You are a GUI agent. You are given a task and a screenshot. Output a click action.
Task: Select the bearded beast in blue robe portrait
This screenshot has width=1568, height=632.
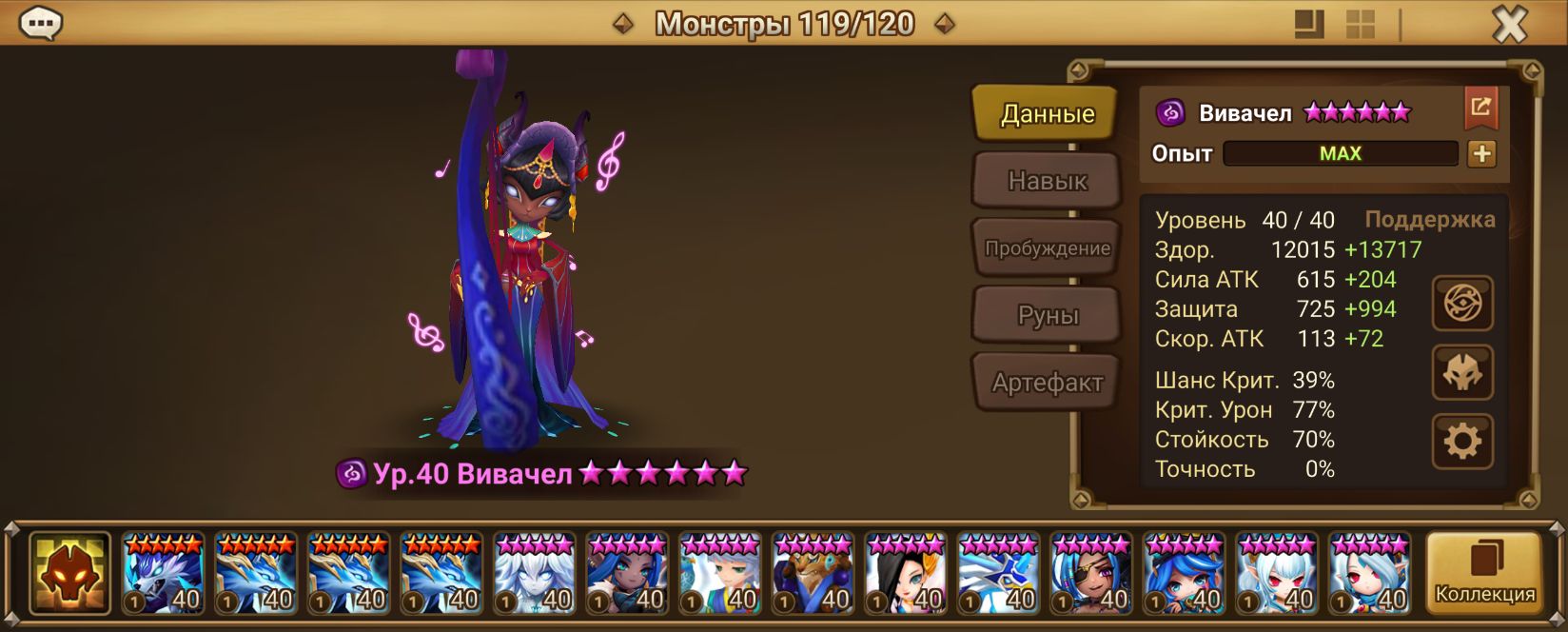pos(812,573)
